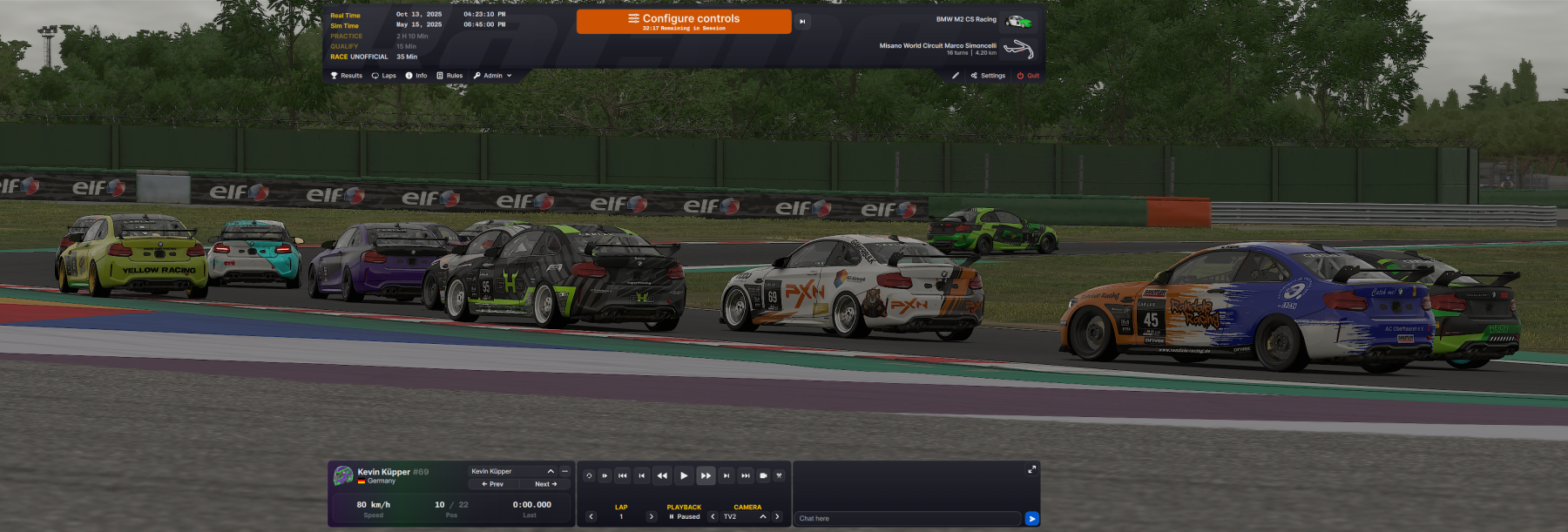Switch to the Info tab
Viewport: 1568px width, 532px height.
[416, 76]
